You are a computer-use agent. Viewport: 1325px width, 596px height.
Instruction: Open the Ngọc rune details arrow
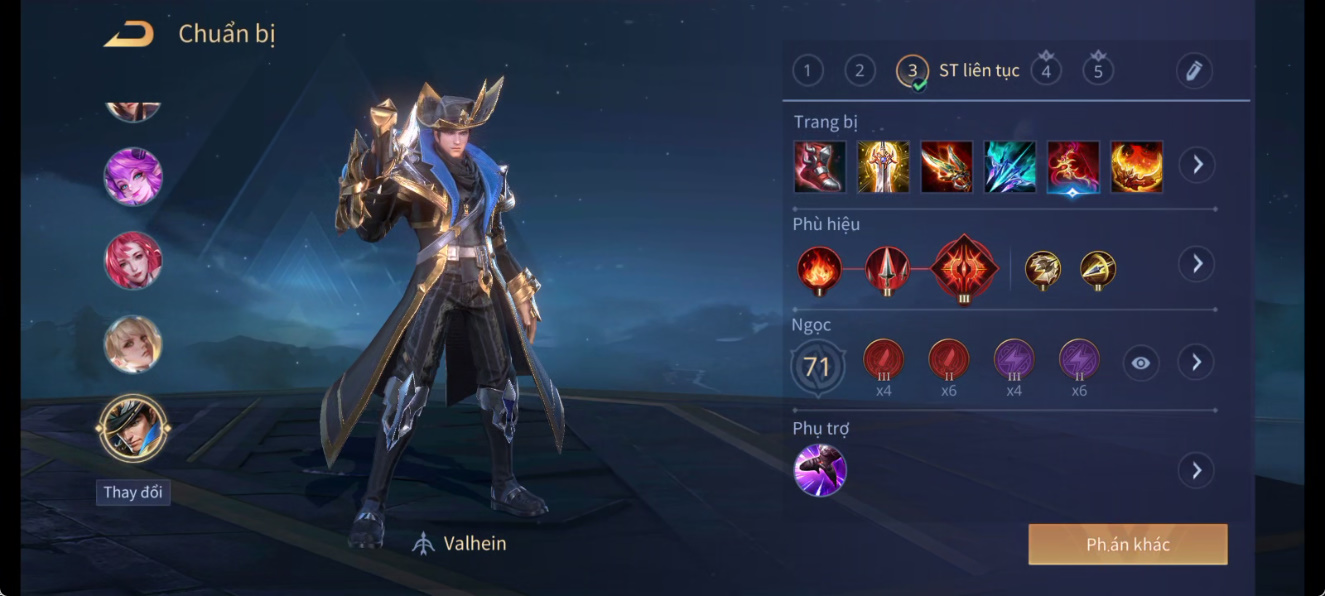tap(1196, 362)
